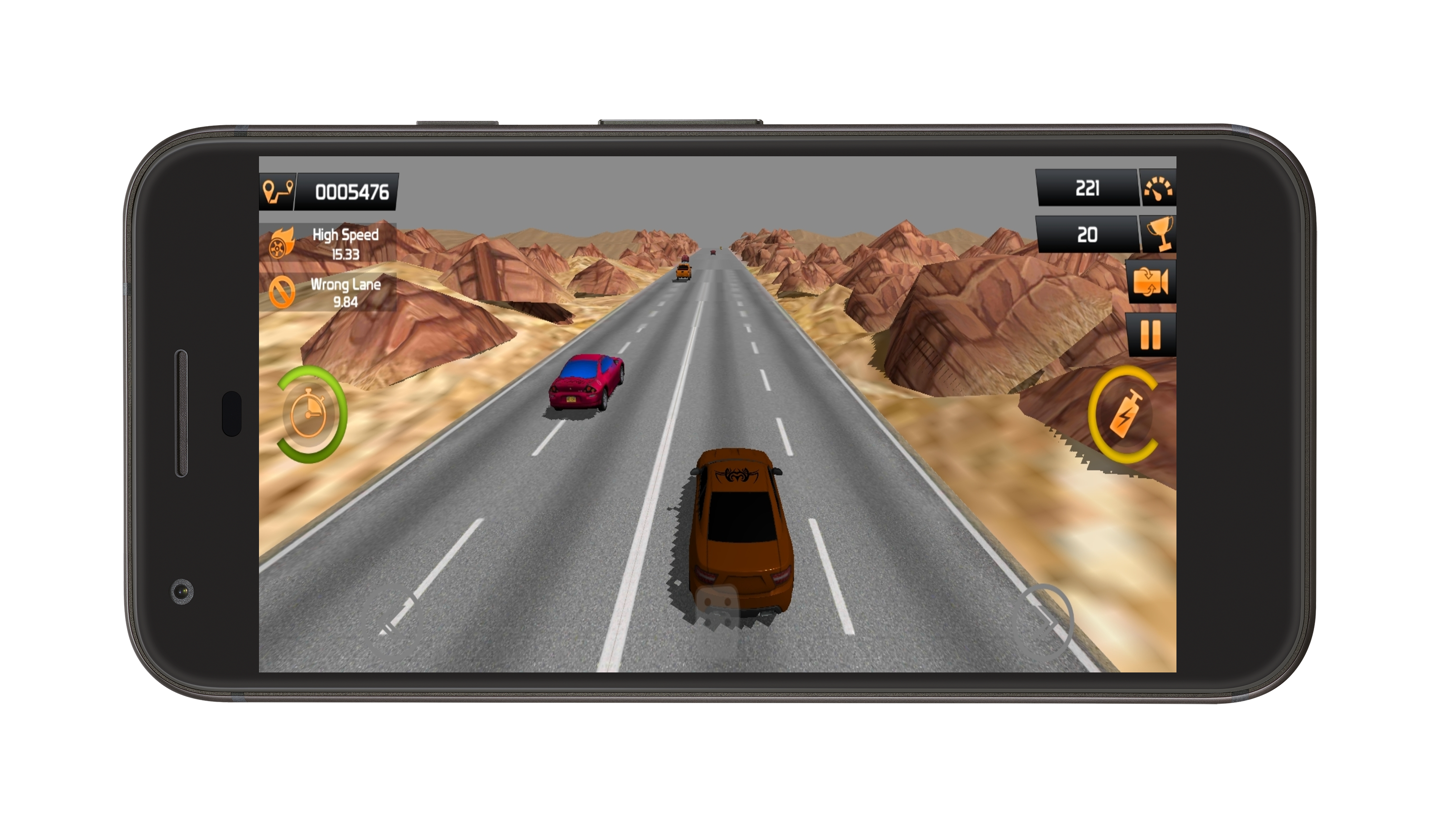Tap the yellow boost ring on the right
The image size is (1456, 823).
coord(1126,415)
